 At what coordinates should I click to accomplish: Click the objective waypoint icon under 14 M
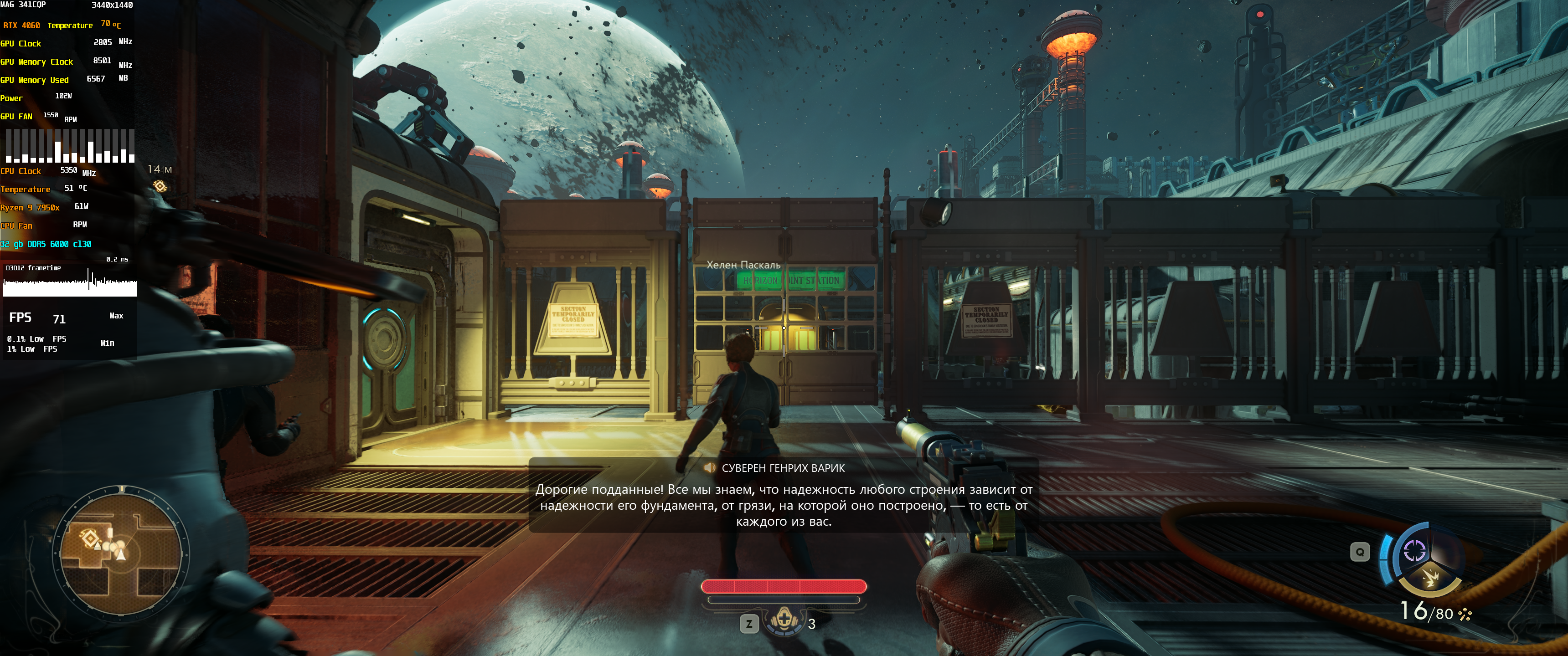(160, 186)
